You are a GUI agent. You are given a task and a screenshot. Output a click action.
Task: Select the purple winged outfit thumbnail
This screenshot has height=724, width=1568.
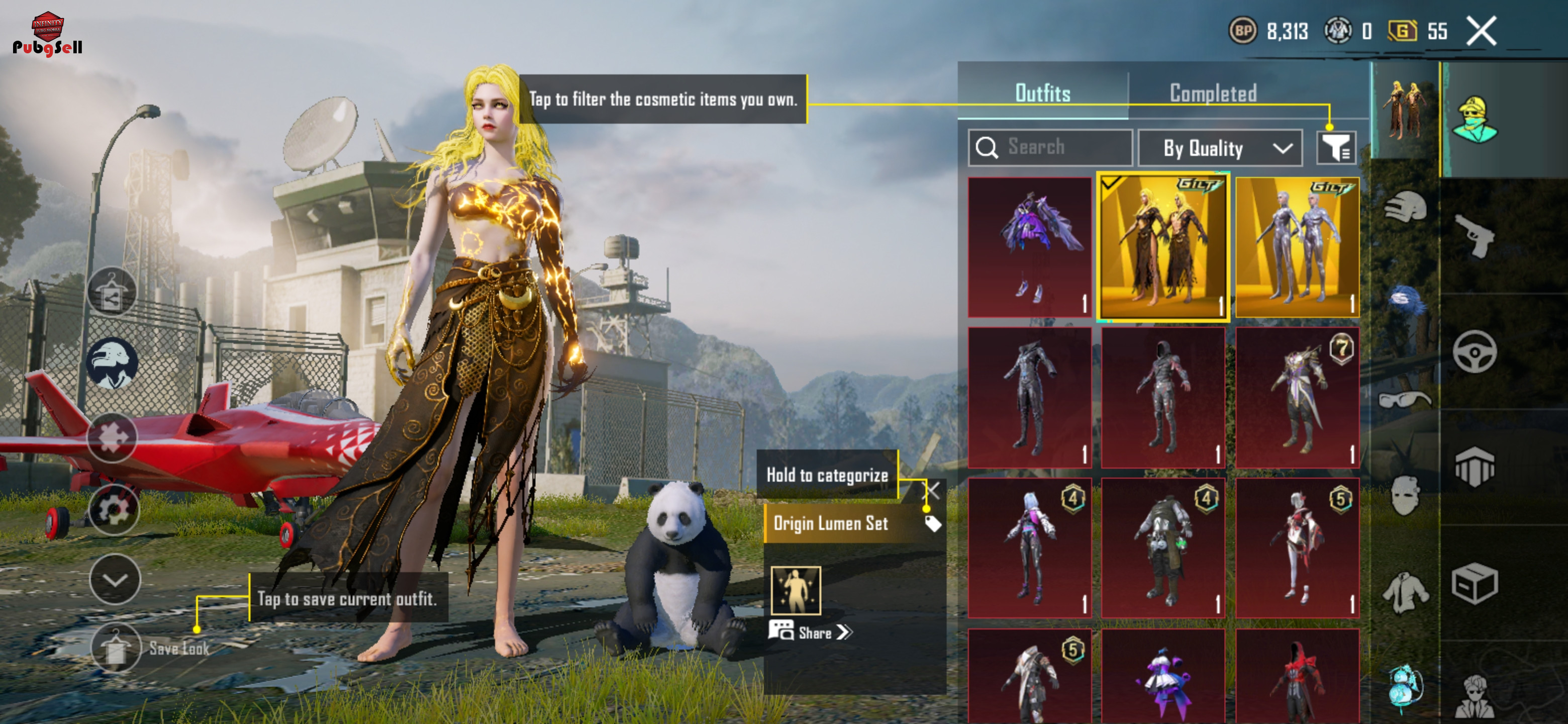(1029, 246)
